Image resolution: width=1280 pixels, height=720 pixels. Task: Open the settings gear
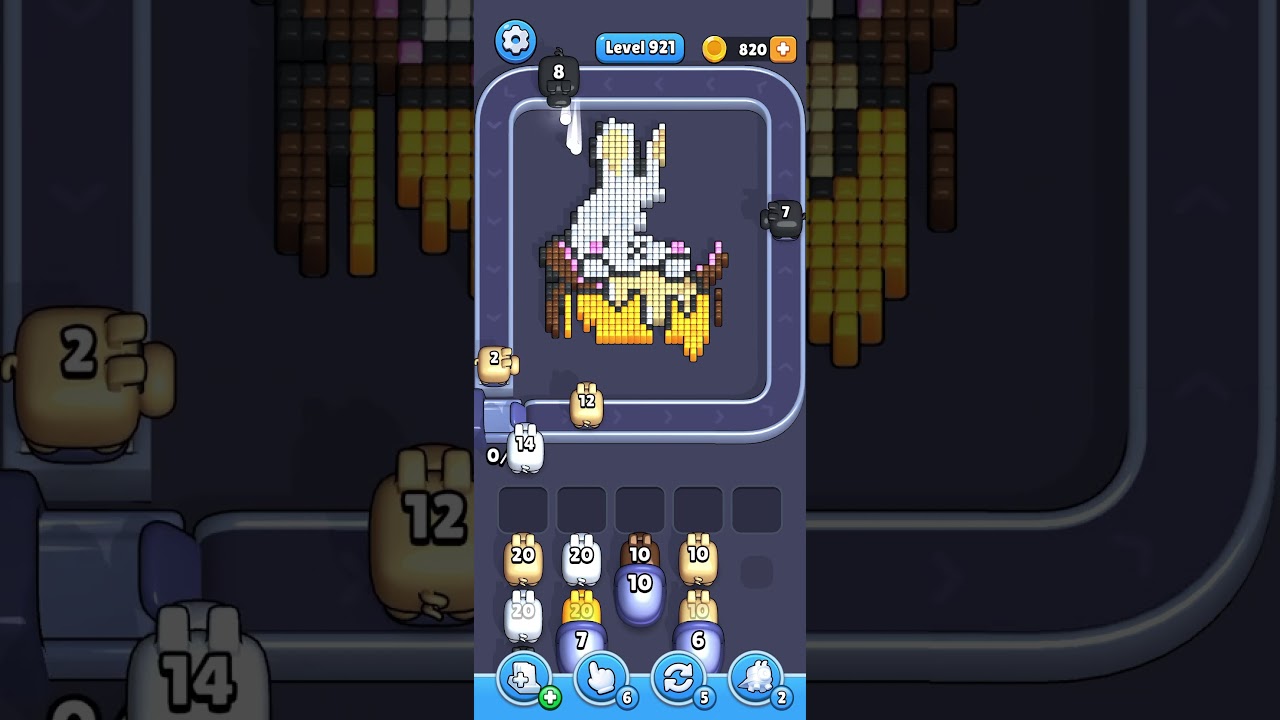tap(516, 43)
